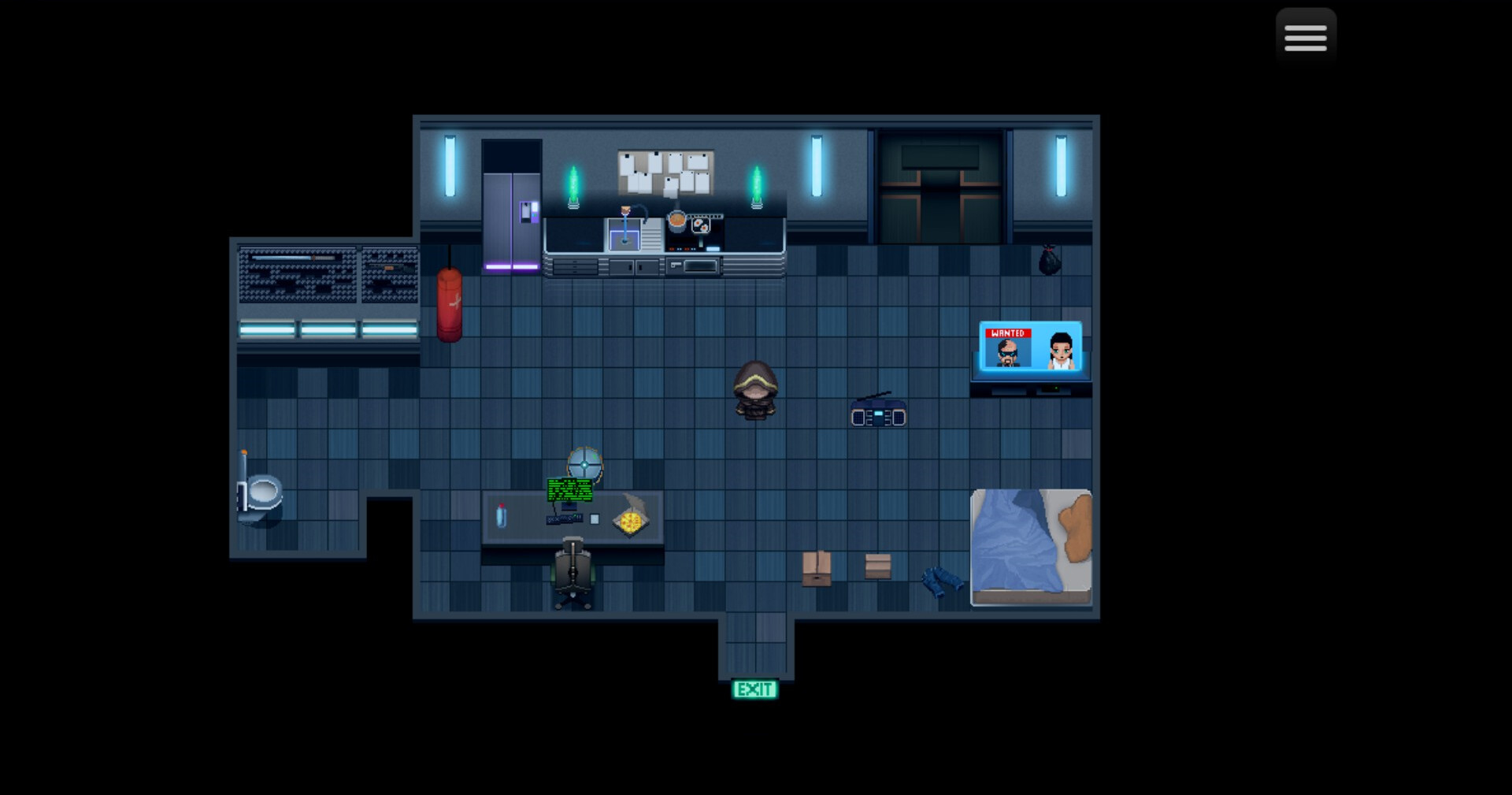The width and height of the screenshot is (1512, 795).
Task: Toggle the purple light strip on the fridge
Action: tap(510, 267)
